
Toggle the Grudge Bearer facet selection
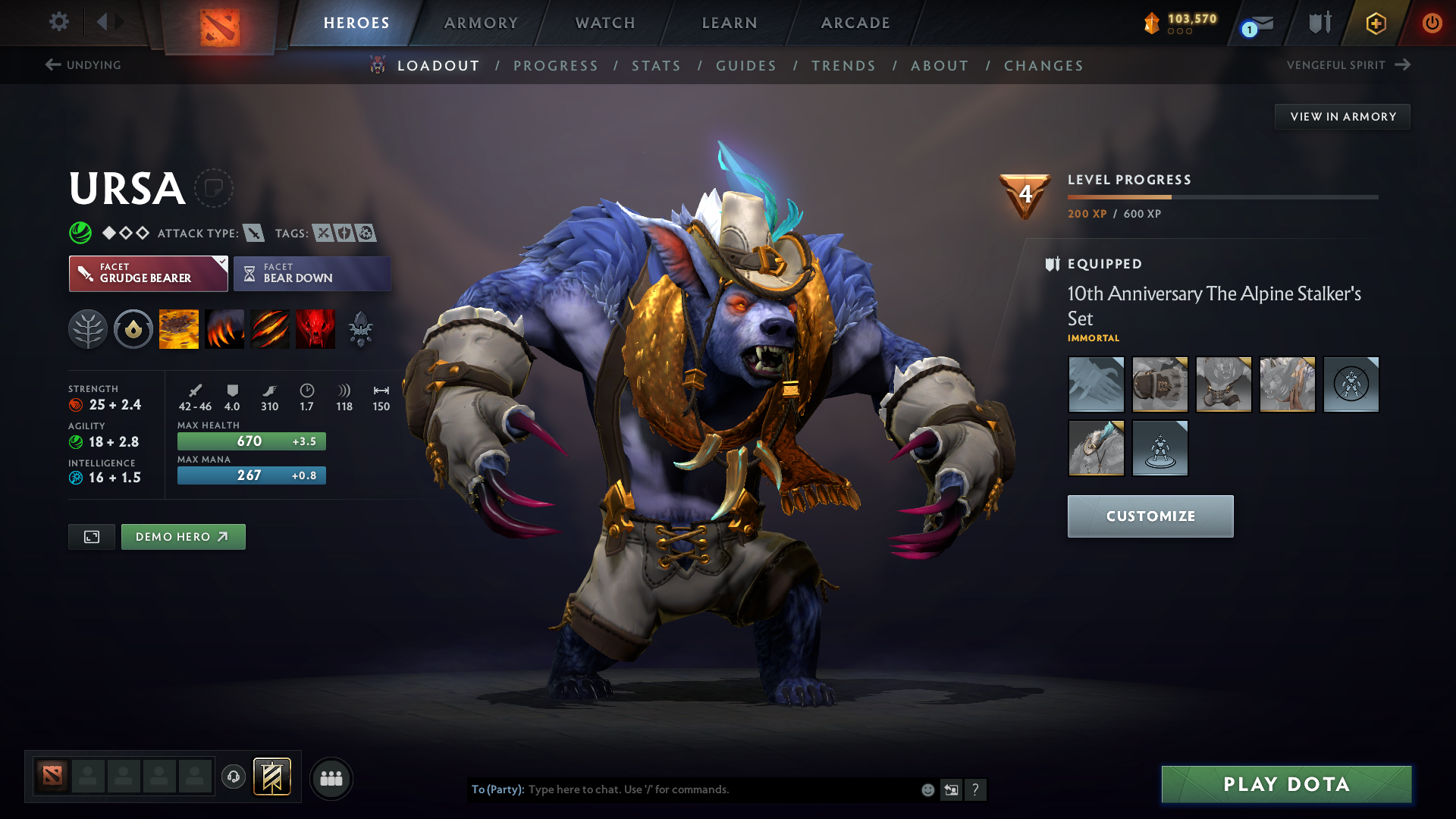[x=144, y=273]
